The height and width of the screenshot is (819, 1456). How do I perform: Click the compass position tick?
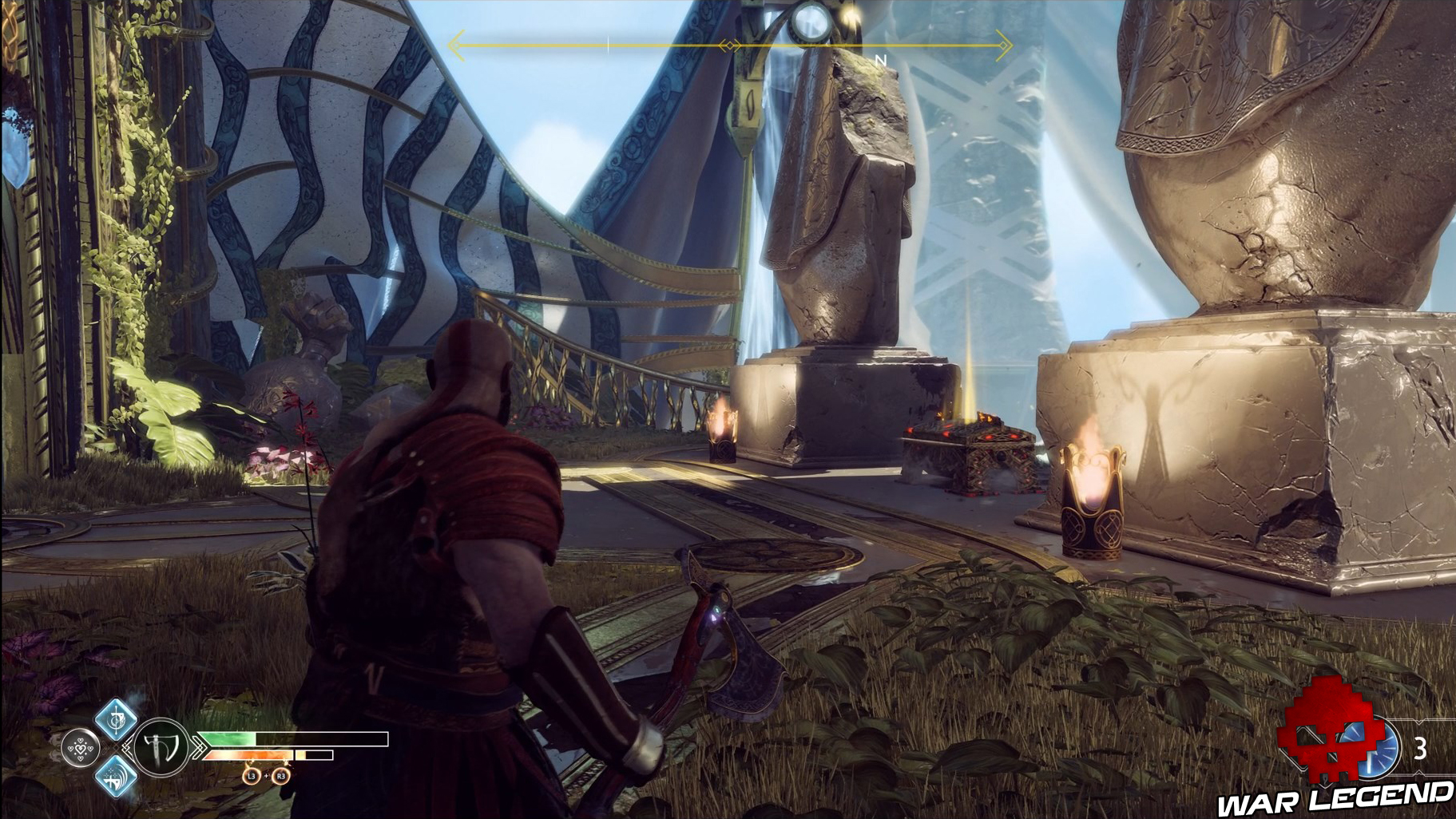pyautogui.click(x=607, y=44)
